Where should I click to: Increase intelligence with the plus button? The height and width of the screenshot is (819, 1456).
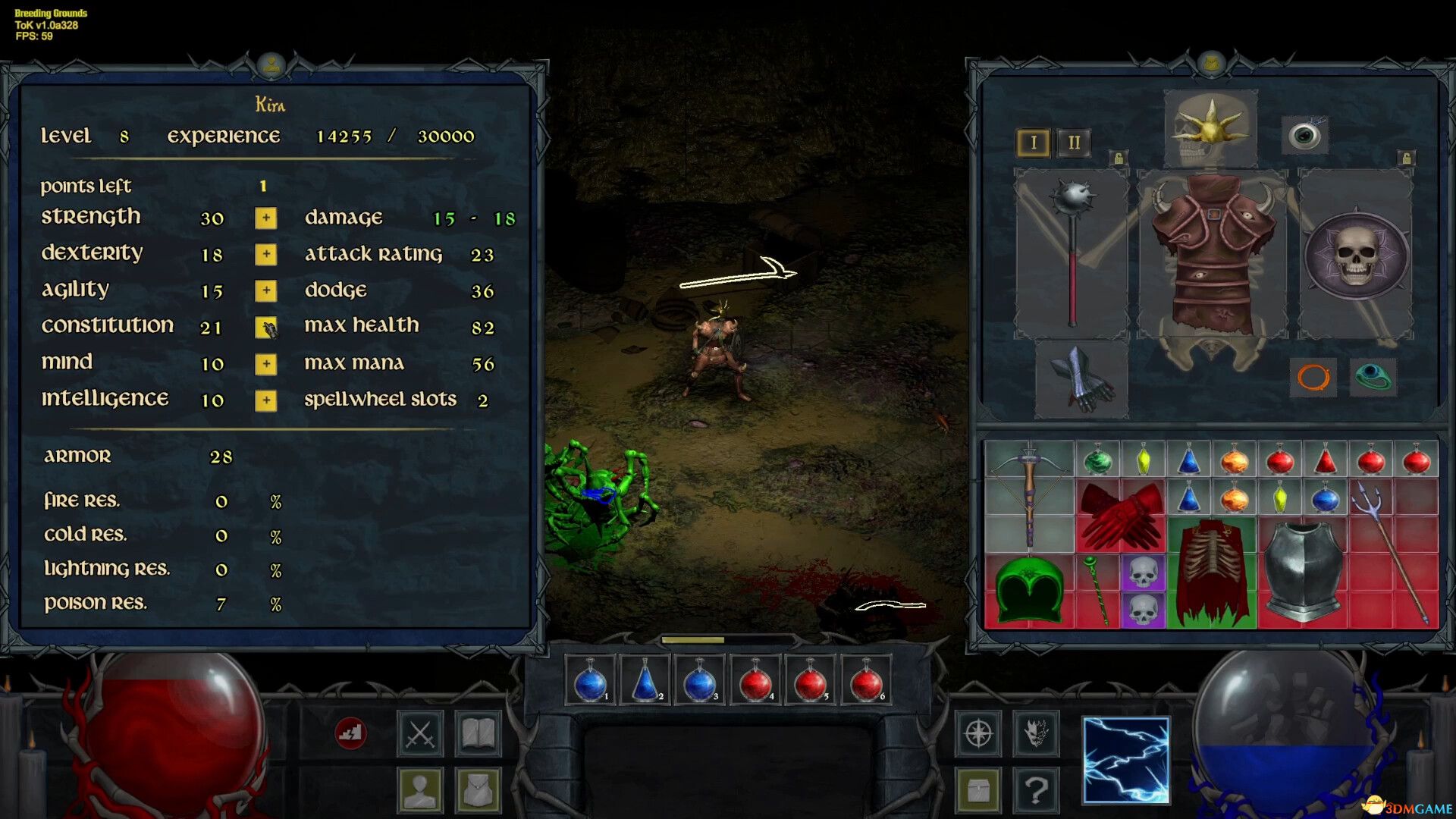(265, 400)
